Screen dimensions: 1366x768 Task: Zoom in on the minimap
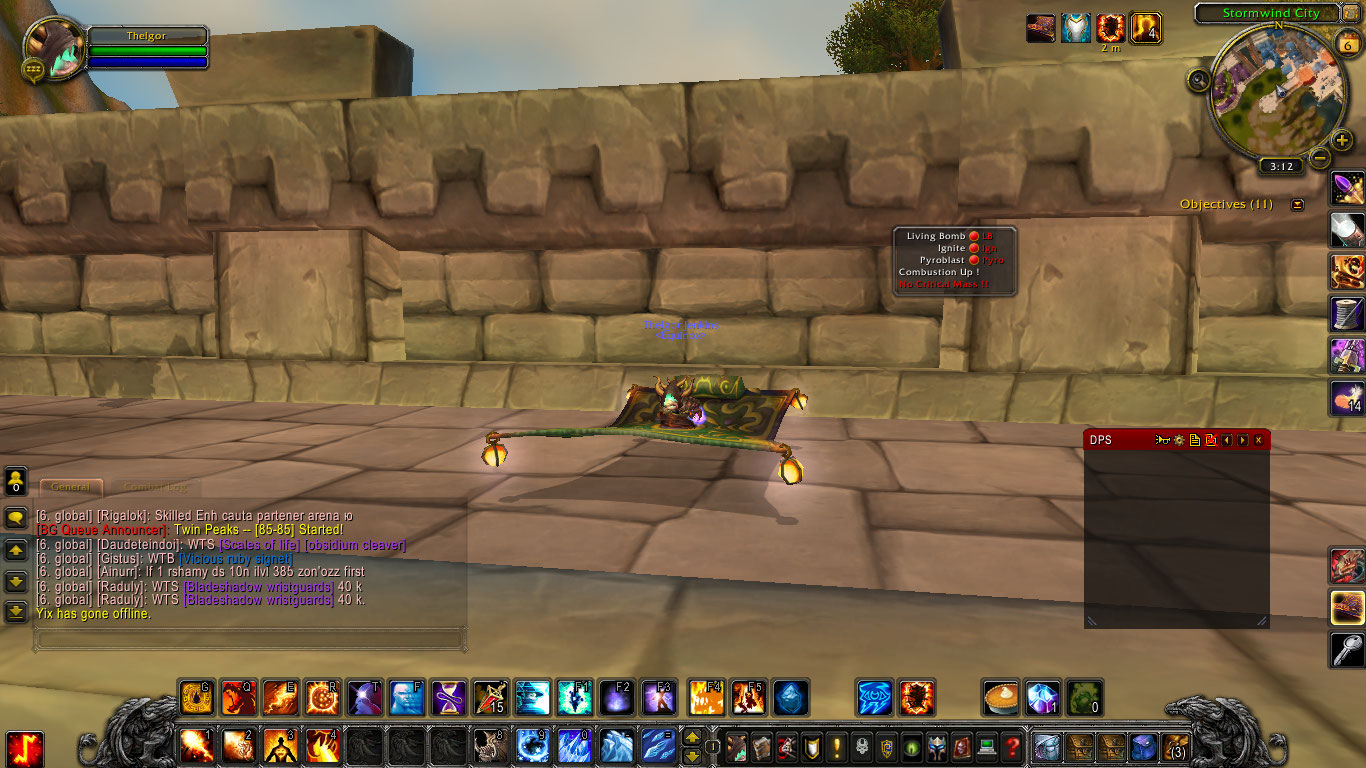point(1342,140)
